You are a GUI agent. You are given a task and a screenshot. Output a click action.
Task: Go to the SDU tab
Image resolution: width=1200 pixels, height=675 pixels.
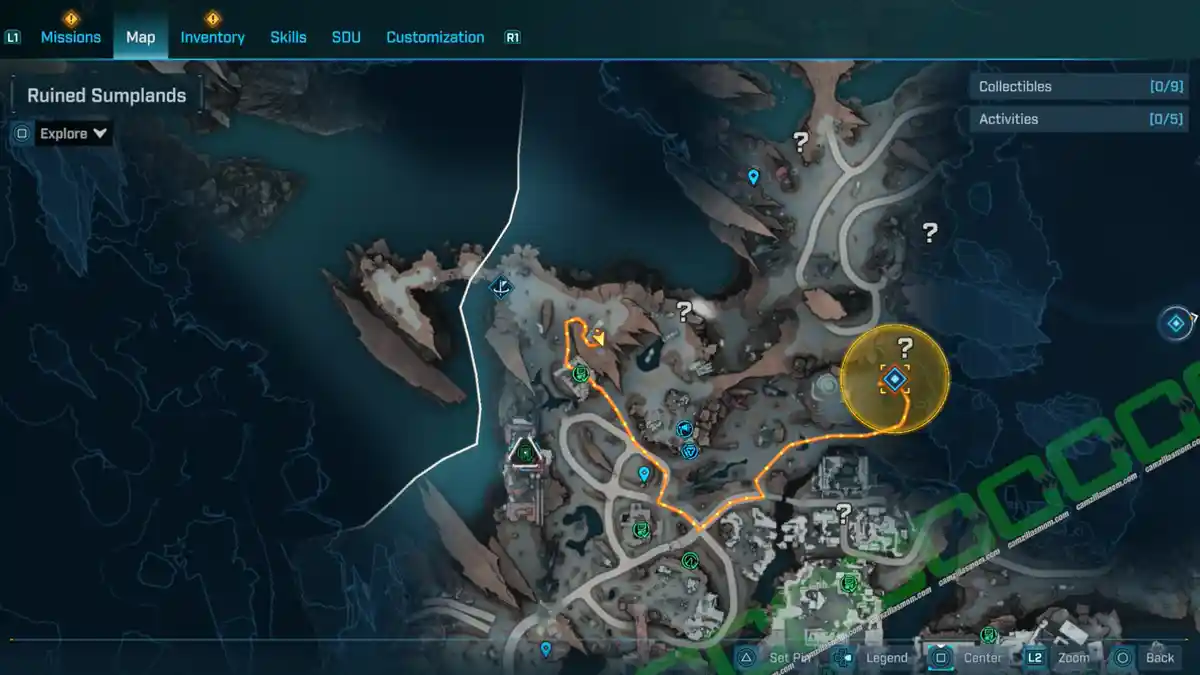(x=345, y=37)
